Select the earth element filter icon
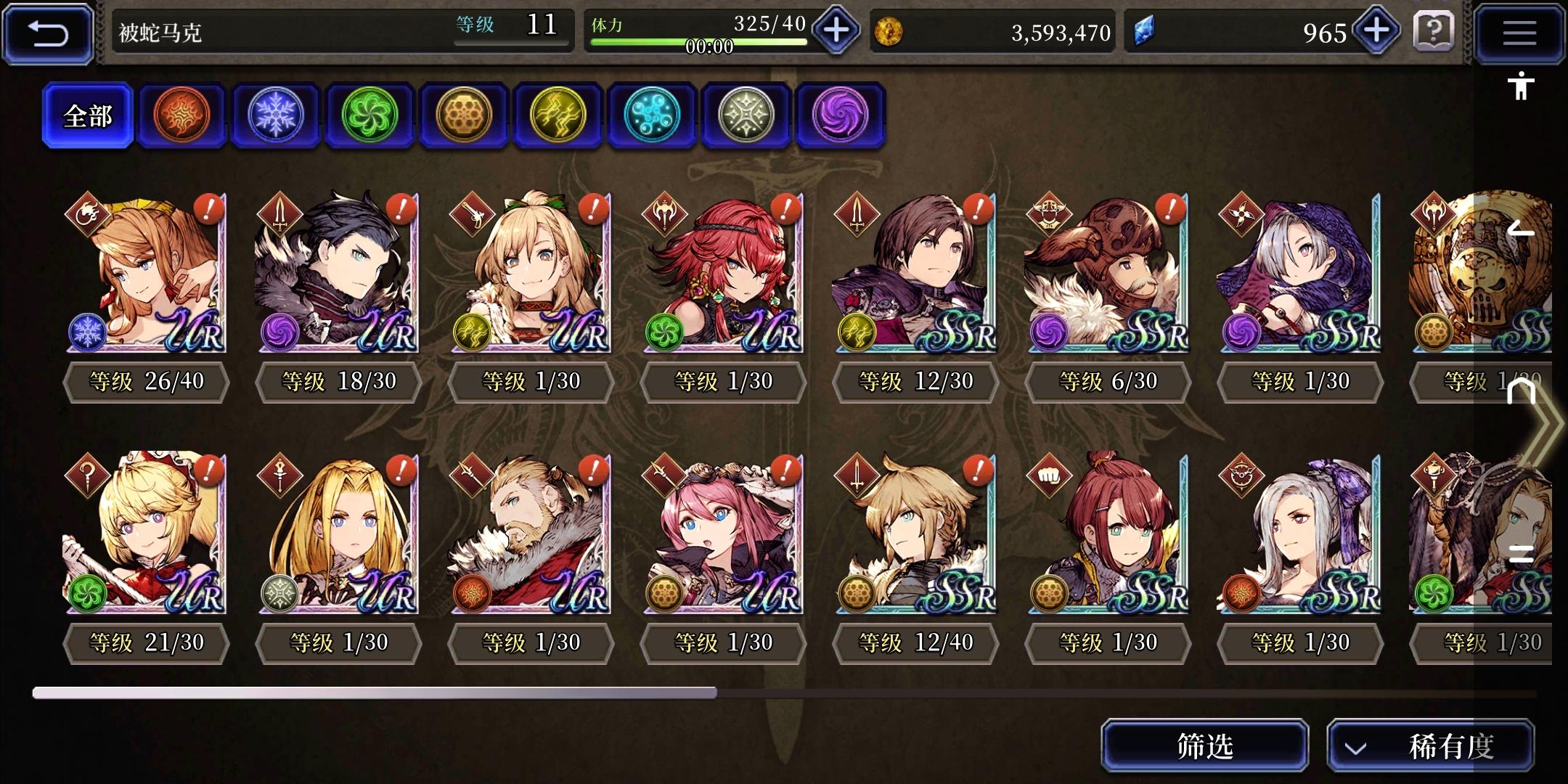This screenshot has width=1568, height=784. tap(464, 115)
